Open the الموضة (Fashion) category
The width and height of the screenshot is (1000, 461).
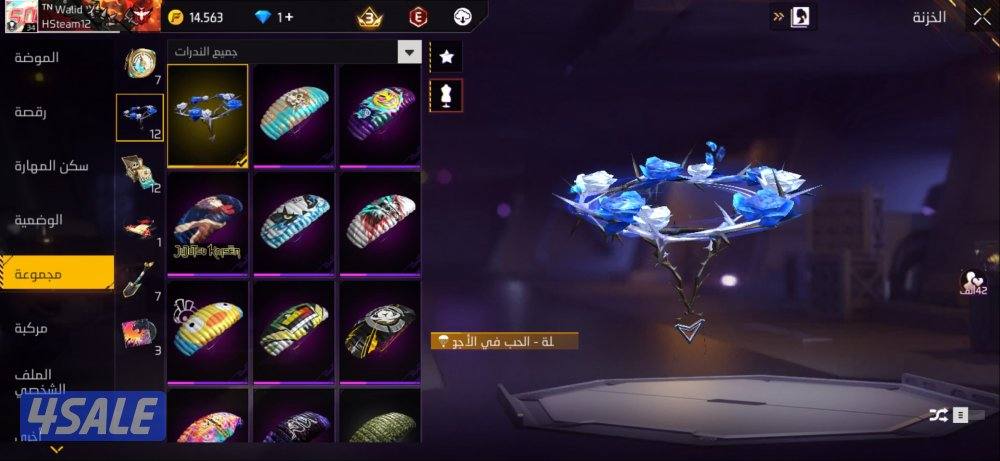point(37,58)
